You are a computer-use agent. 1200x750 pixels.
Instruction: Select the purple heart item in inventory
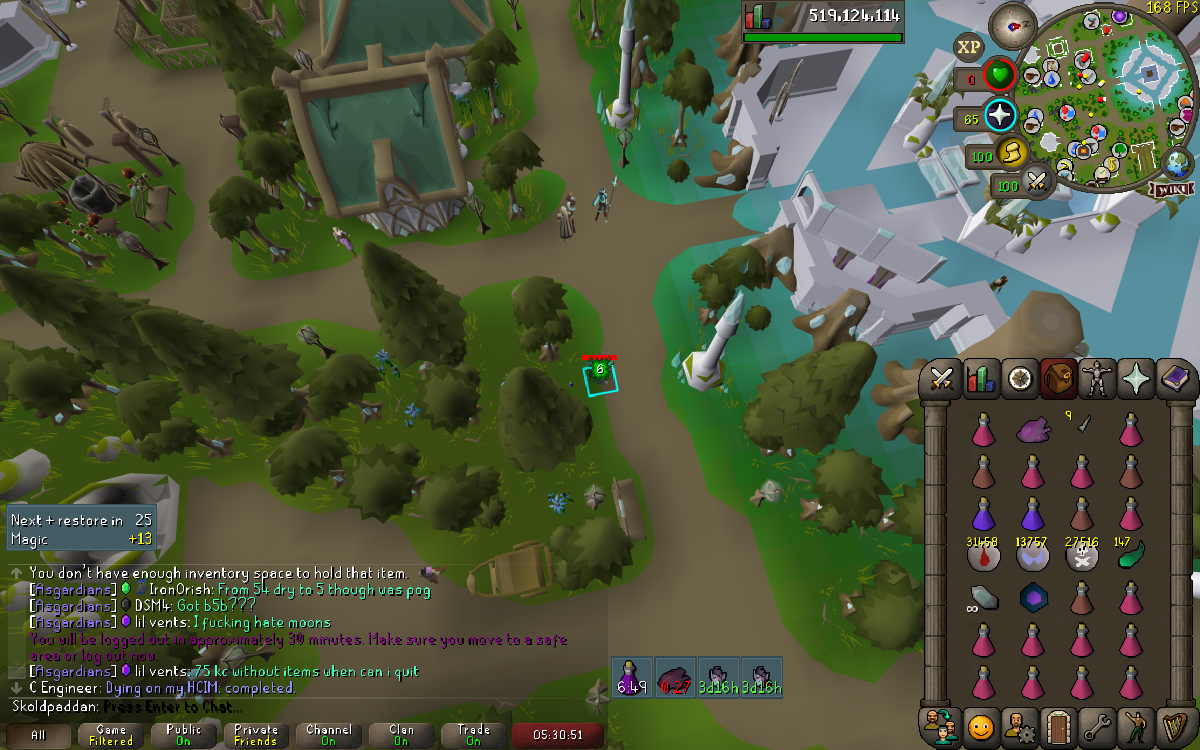point(1033,430)
